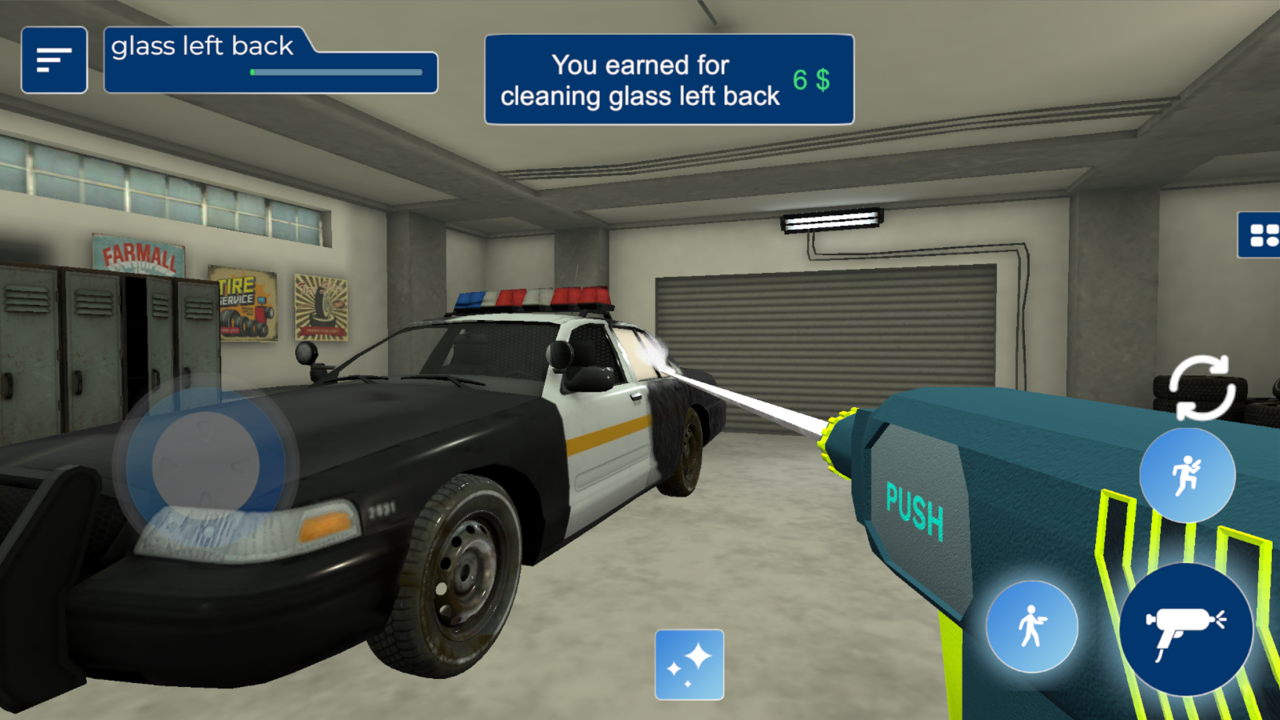
Task: Select the walking person icon
Action: (x=1032, y=624)
